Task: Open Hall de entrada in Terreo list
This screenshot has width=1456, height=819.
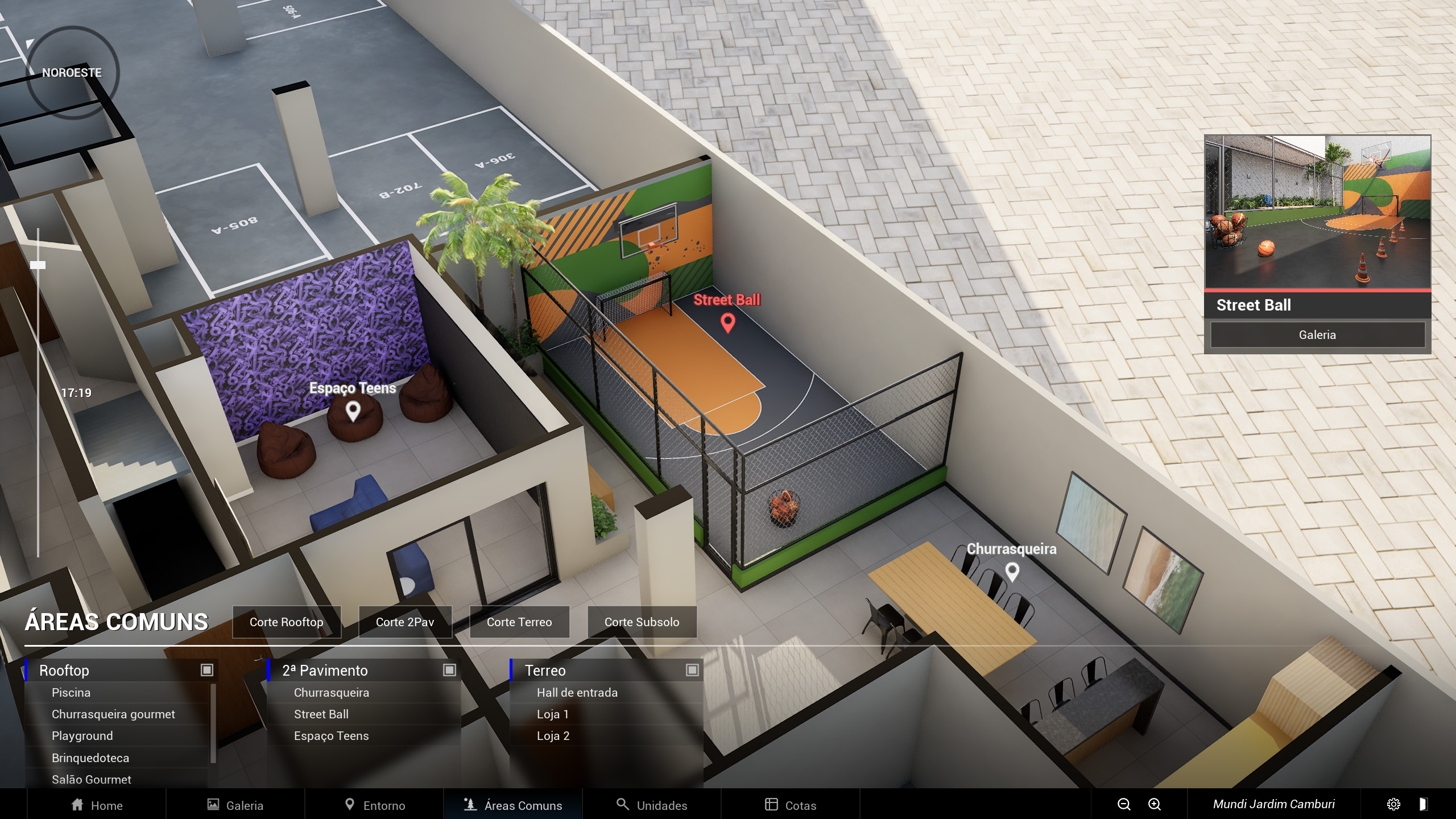Action: [577, 693]
